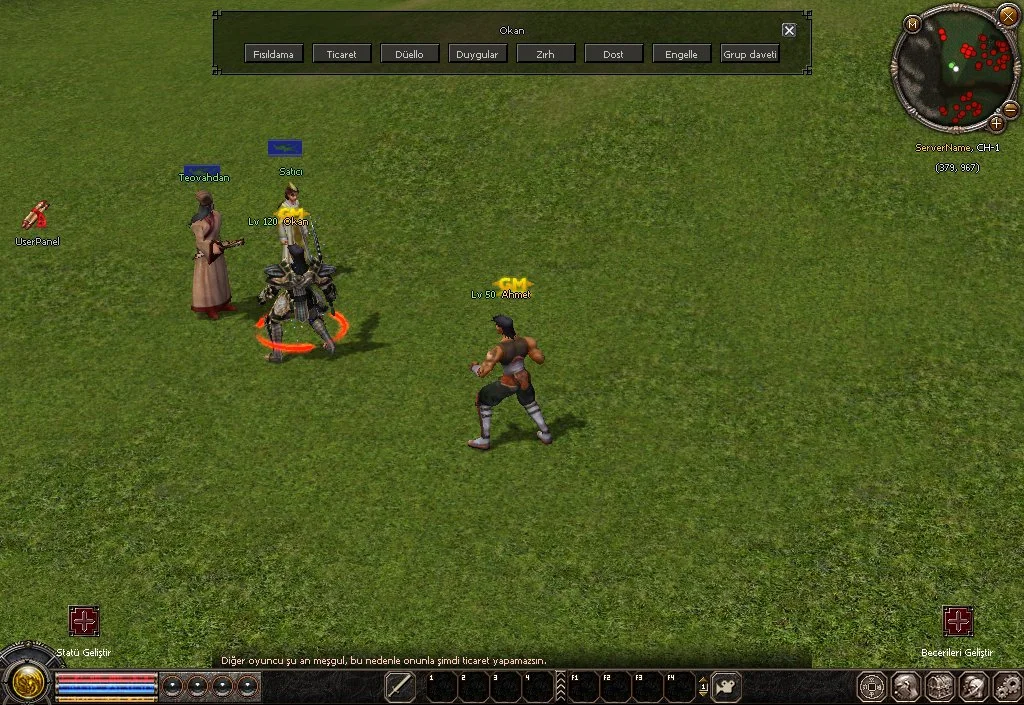Zoom out the minimap with the minus button
Viewport: 1024px width, 705px height.
[x=1010, y=109]
